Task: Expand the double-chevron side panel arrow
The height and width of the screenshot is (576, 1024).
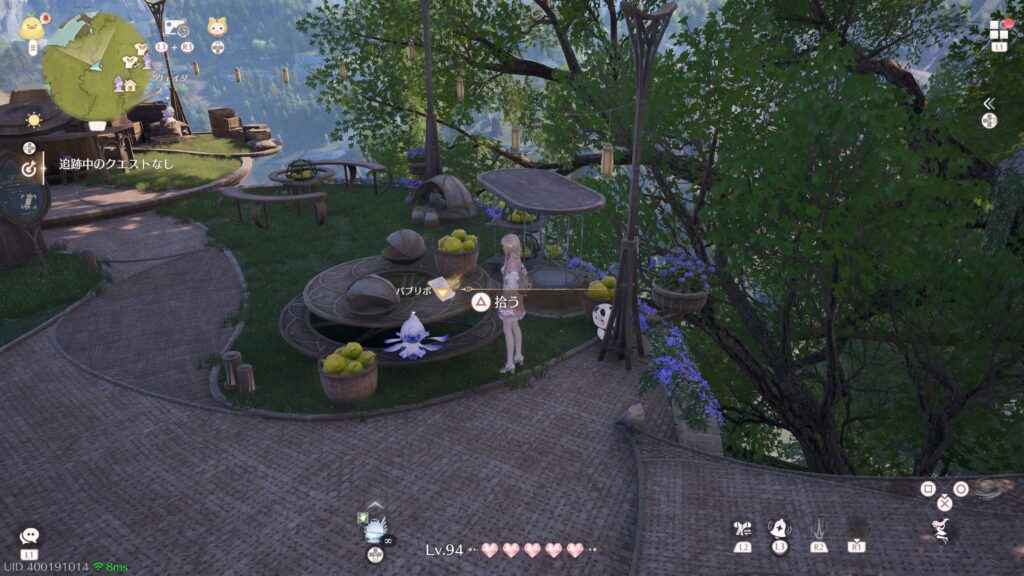Action: tap(989, 103)
